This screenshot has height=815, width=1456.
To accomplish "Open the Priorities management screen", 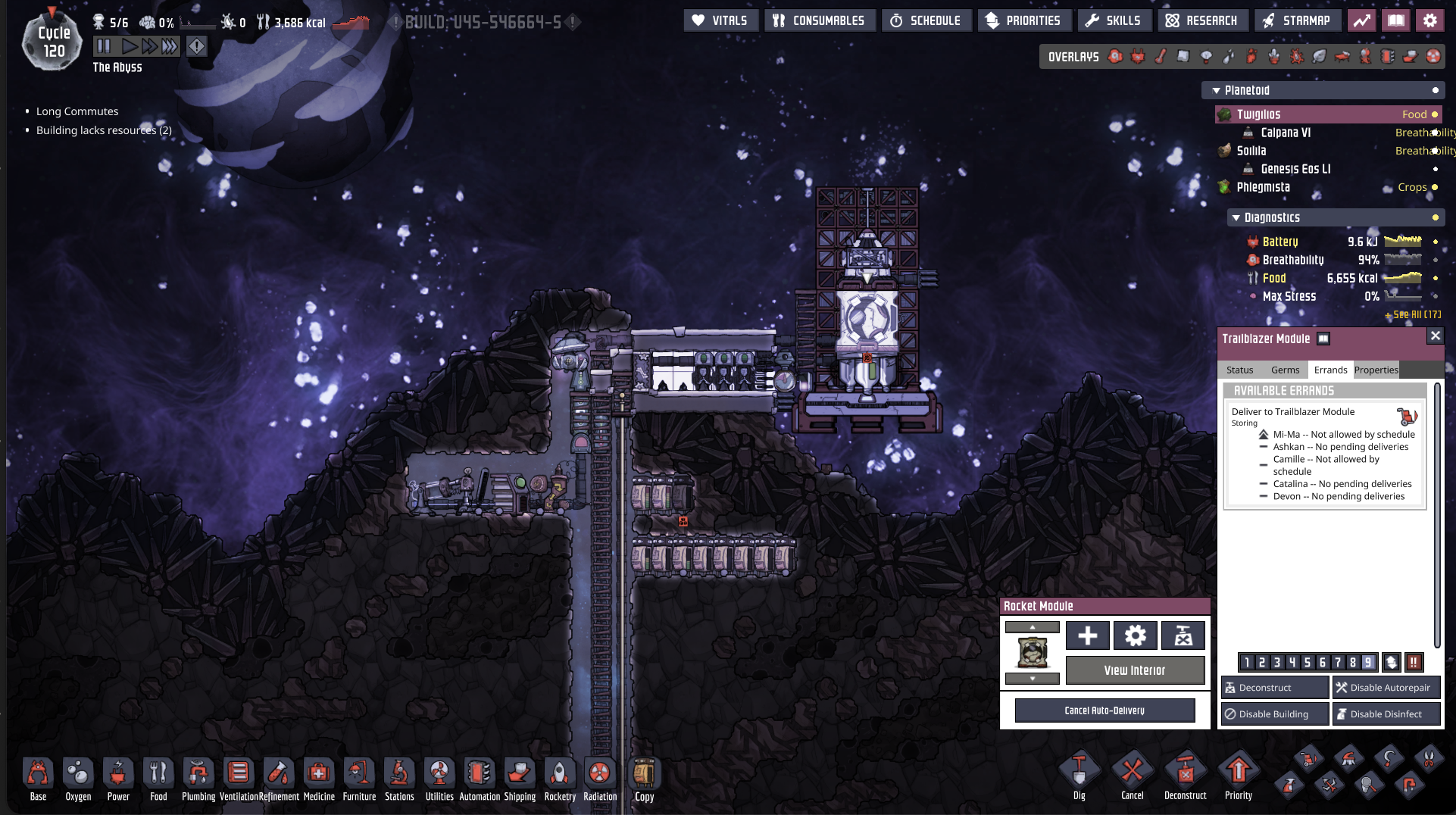I will coord(1023,20).
